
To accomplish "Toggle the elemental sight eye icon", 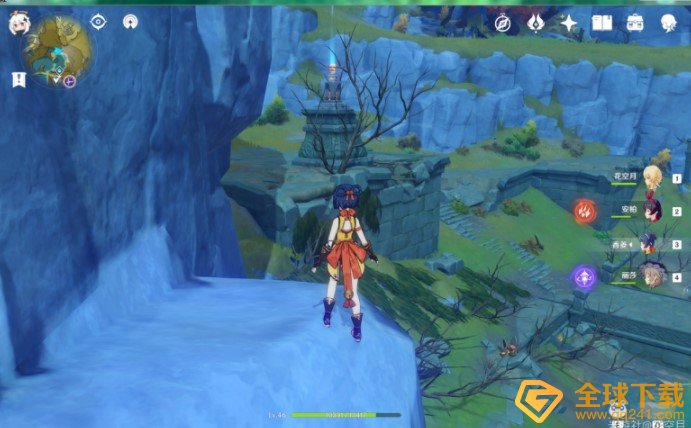I will click(98, 22).
